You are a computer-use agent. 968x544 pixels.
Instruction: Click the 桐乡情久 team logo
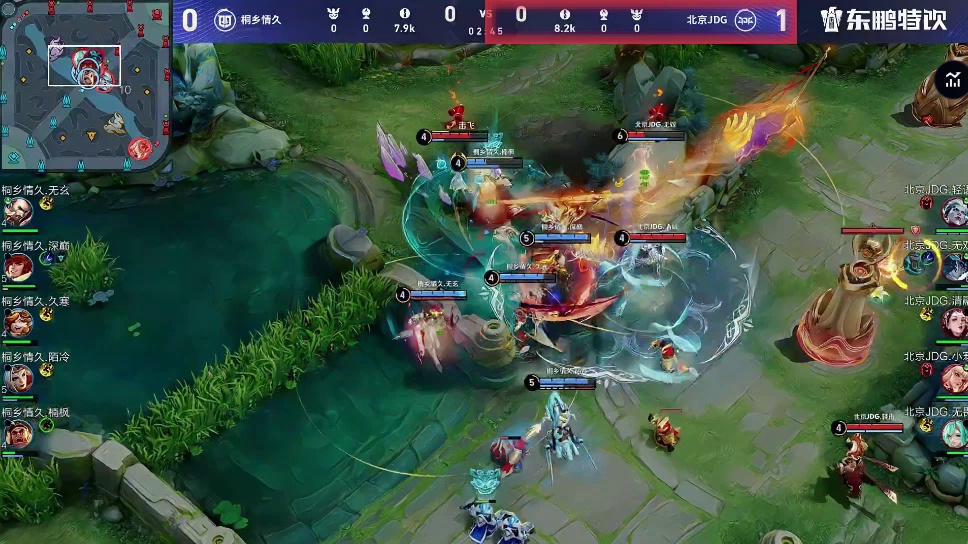click(x=225, y=20)
